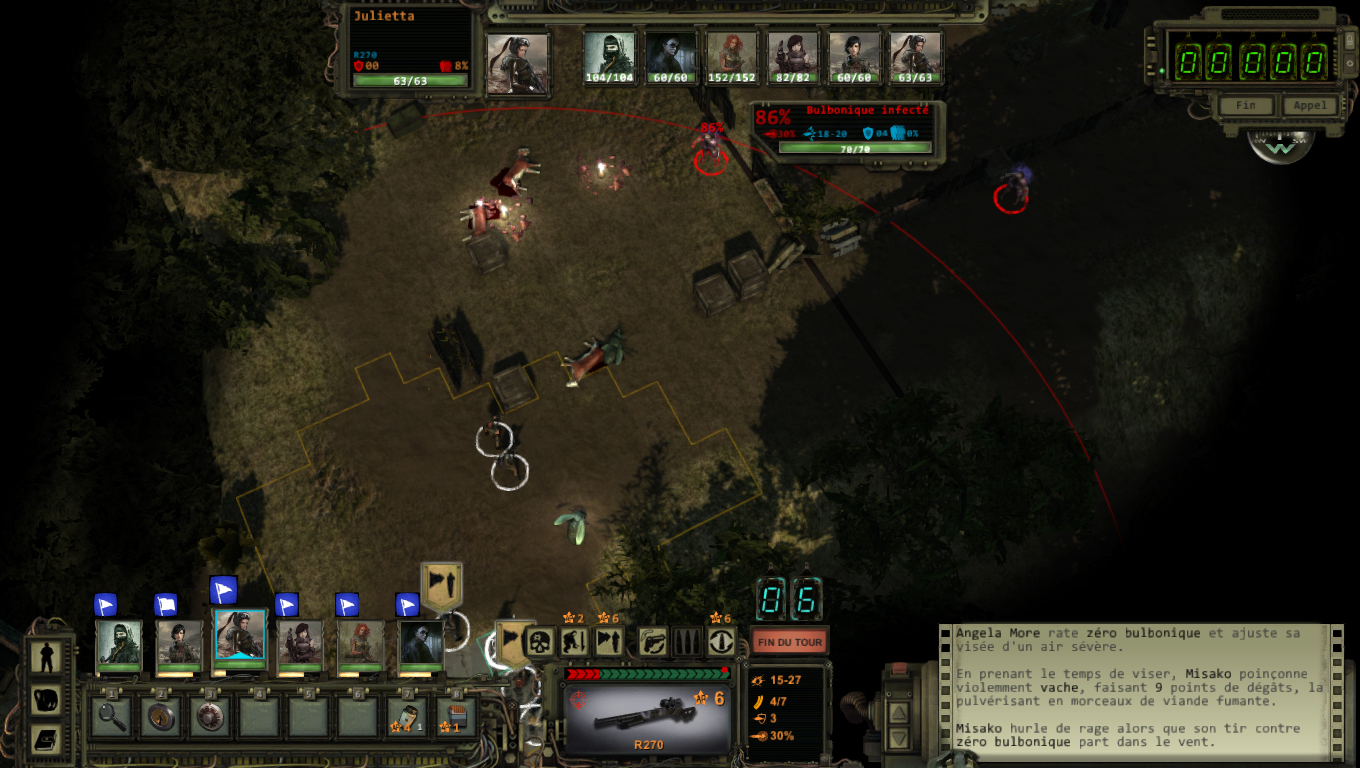Select the 152/152 portrait in turn order

click(x=732, y=56)
